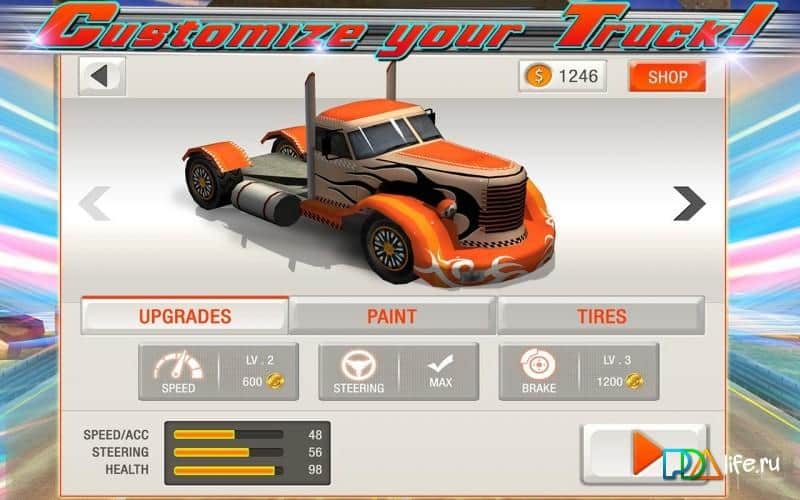Show the previous truck
The image size is (800, 500).
[x=94, y=203]
